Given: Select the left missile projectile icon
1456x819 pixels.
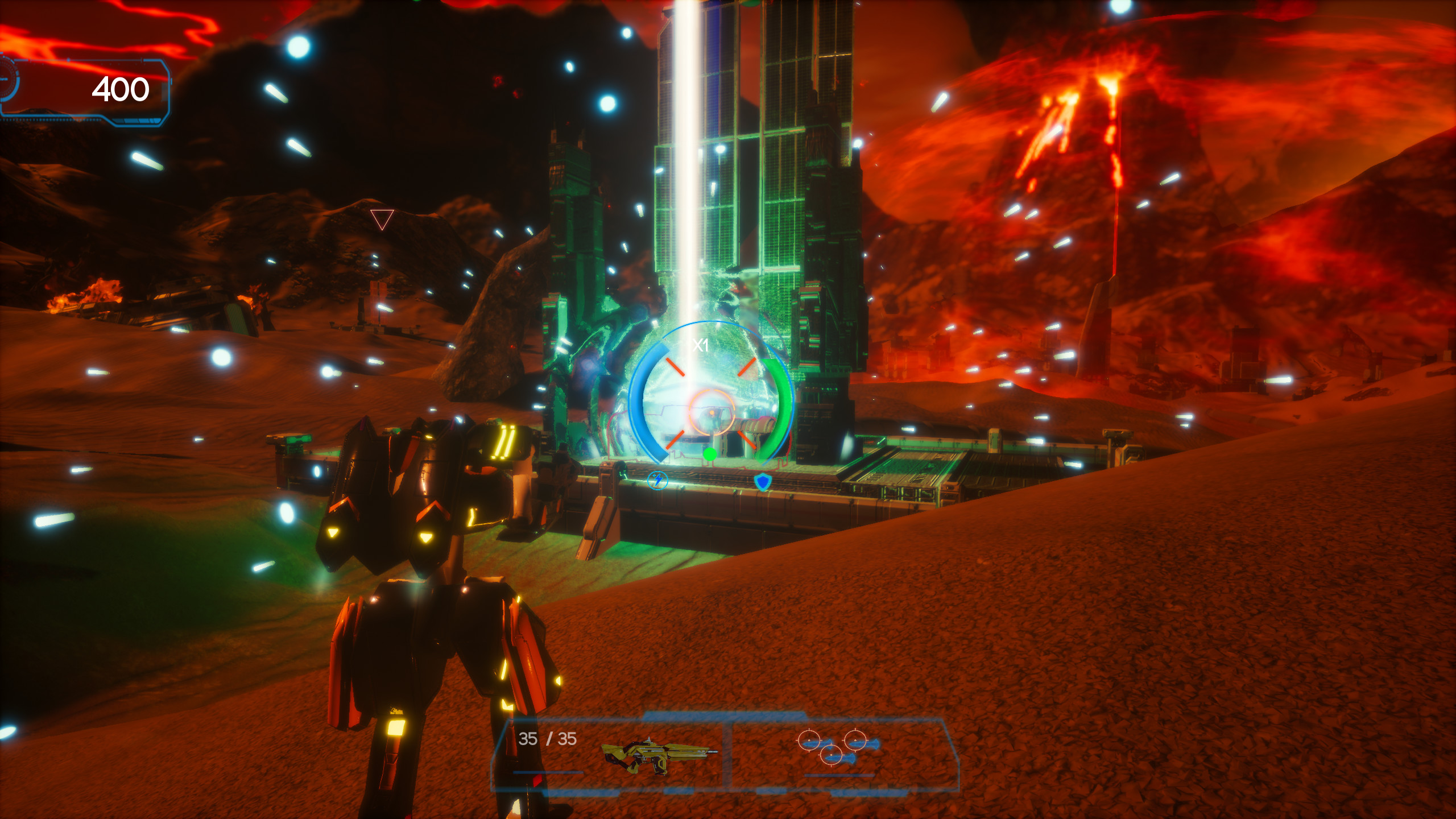Looking at the screenshot, I should [809, 742].
